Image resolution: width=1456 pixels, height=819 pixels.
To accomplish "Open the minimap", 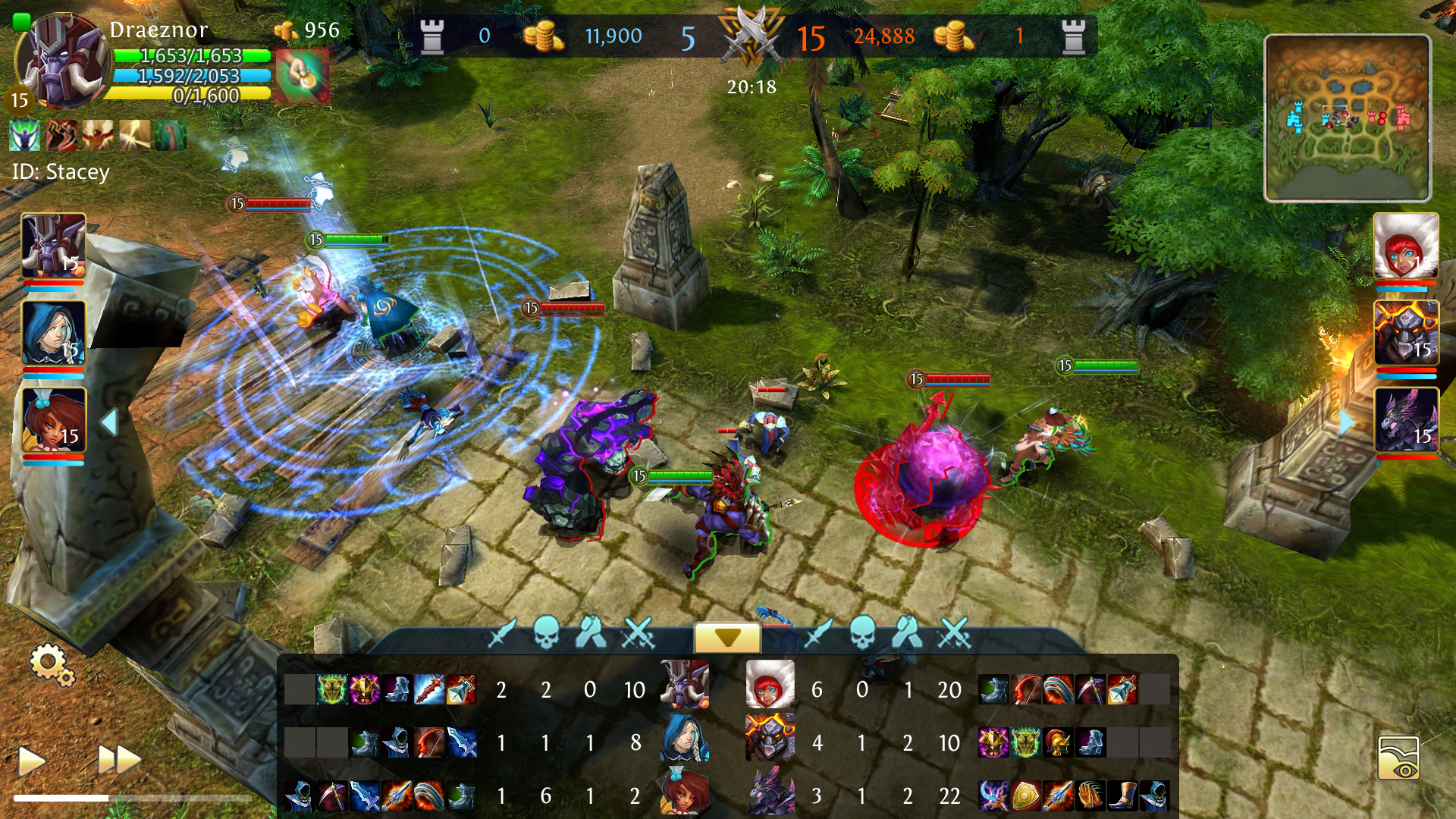I will coord(1348,118).
